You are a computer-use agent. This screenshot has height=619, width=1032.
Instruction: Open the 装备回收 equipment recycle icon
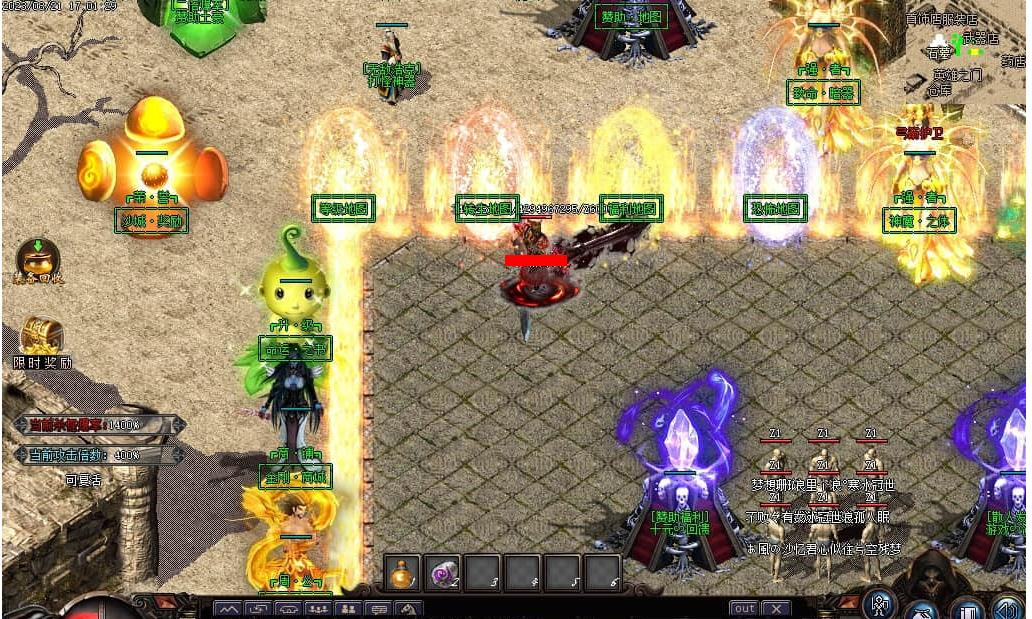(x=37, y=259)
